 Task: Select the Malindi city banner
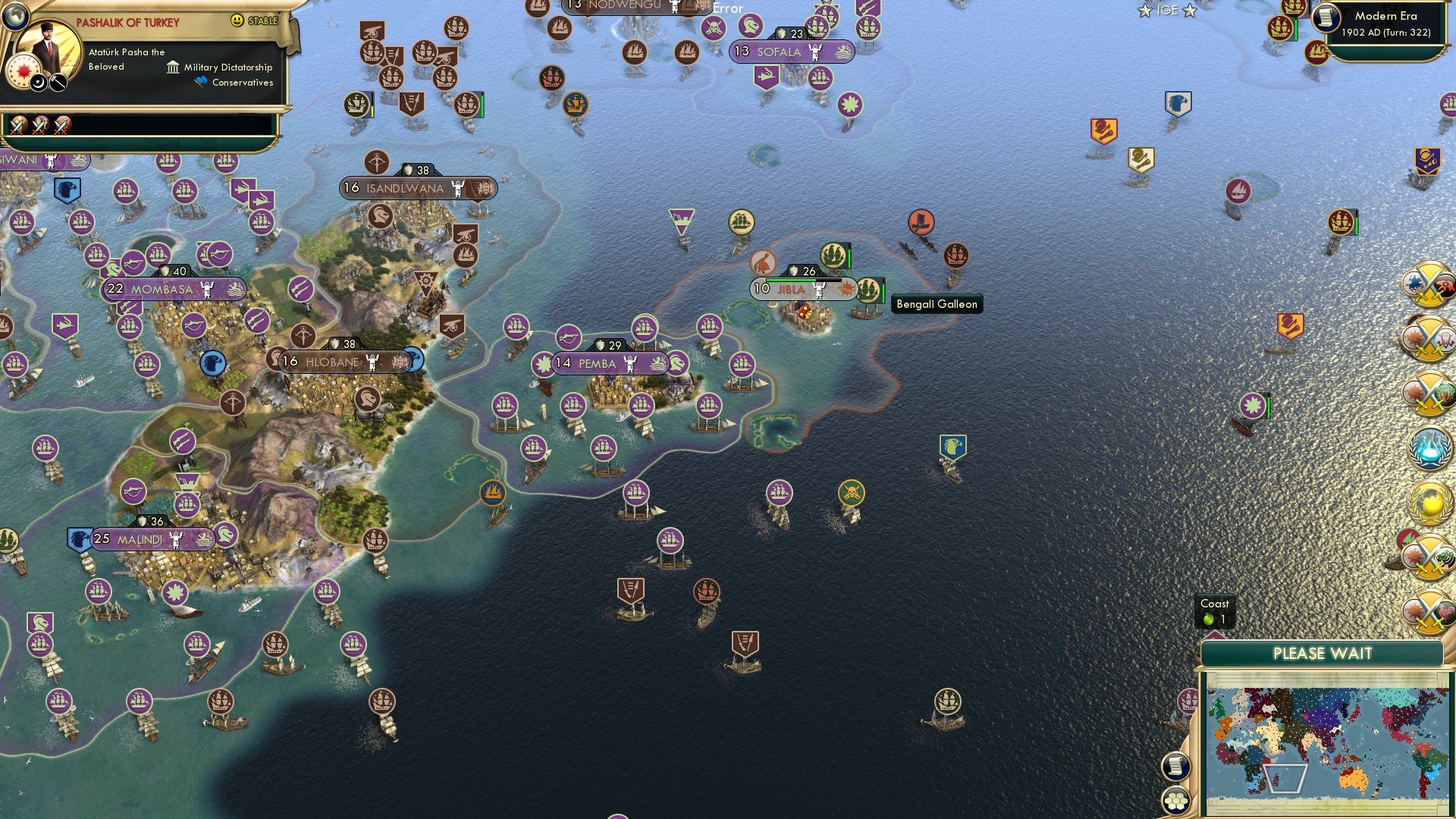tap(152, 541)
